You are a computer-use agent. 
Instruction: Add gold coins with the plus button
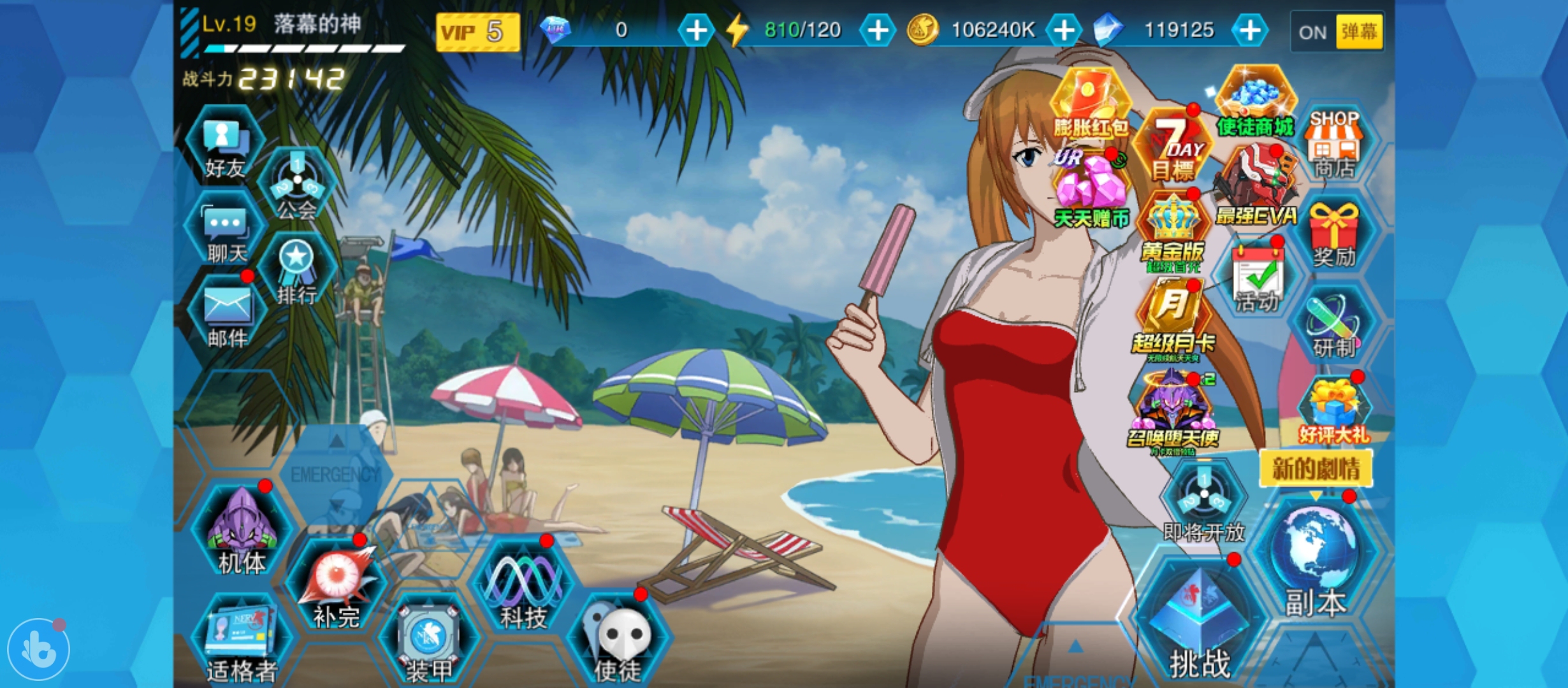tap(1064, 30)
